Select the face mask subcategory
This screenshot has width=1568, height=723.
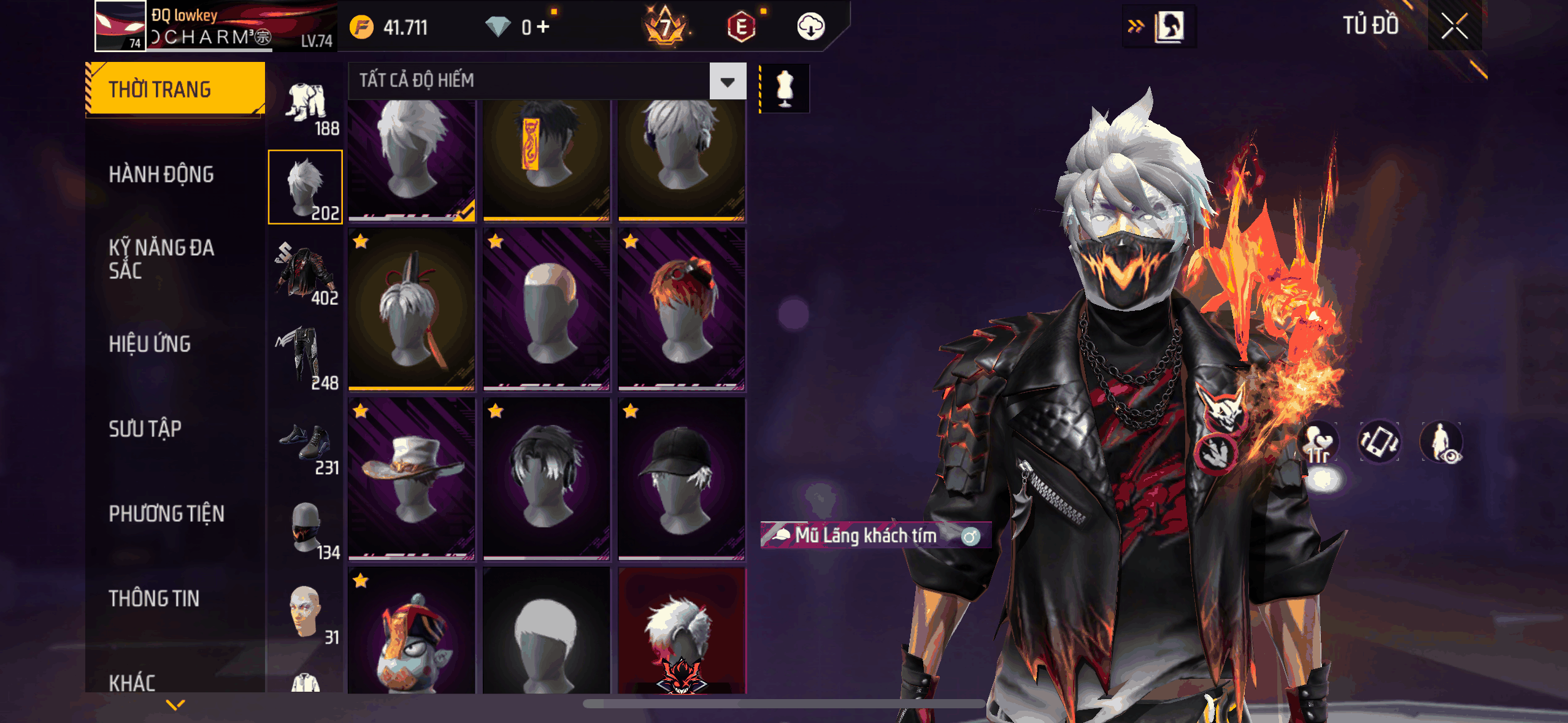click(306, 527)
